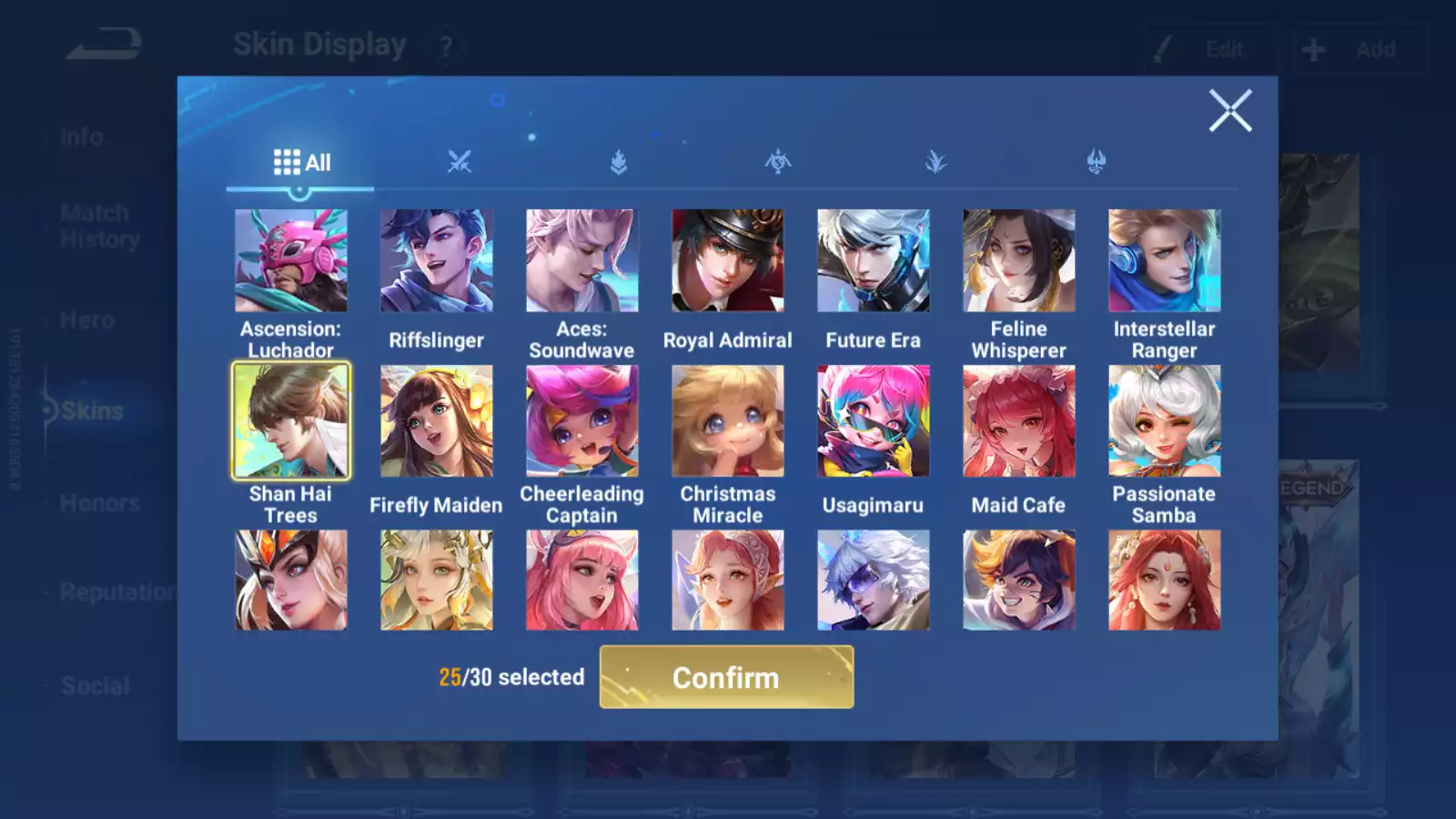Pick the Christmas Miracle skin
Screen dimensions: 1456x819
727,420
